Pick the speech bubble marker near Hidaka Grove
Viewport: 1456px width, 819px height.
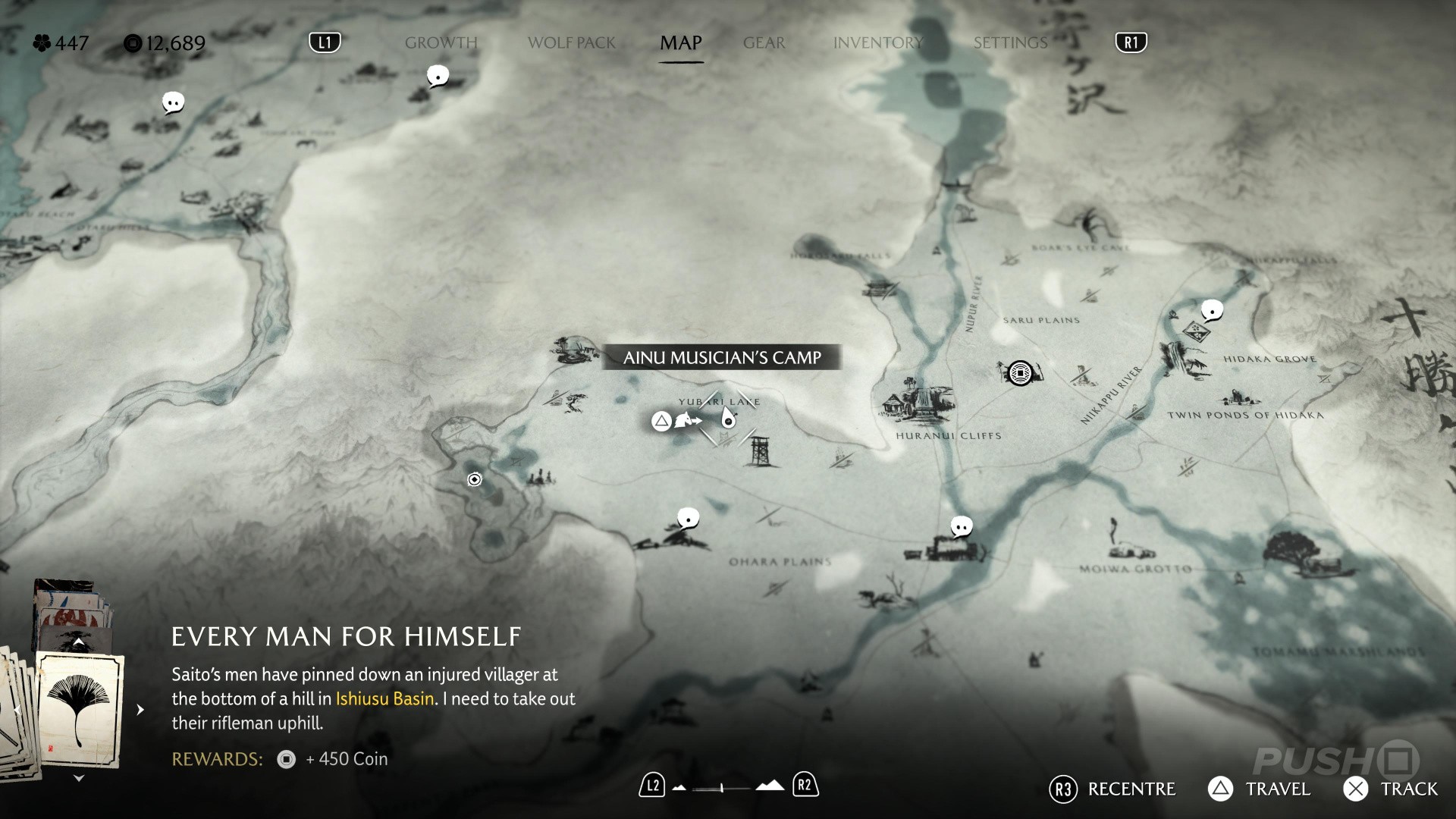(1212, 310)
